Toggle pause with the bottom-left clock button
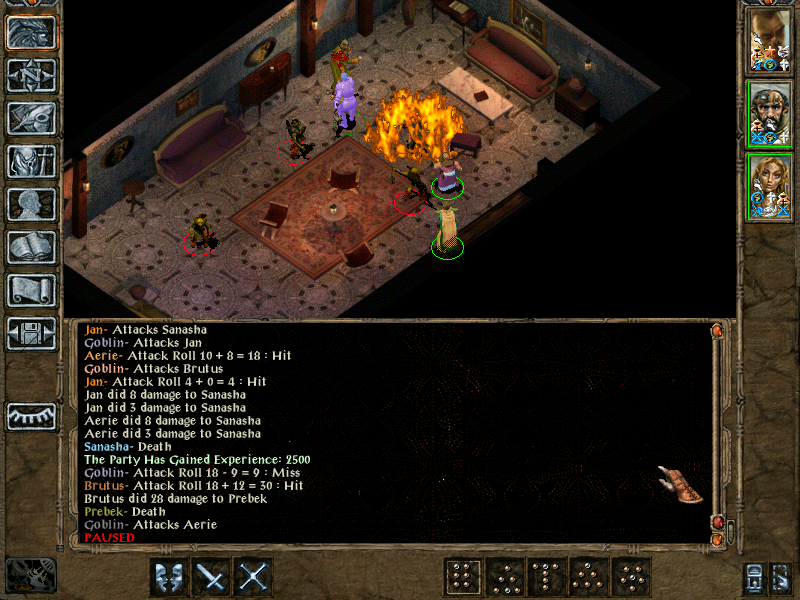Viewport: 800px width, 600px height. [x=30, y=575]
